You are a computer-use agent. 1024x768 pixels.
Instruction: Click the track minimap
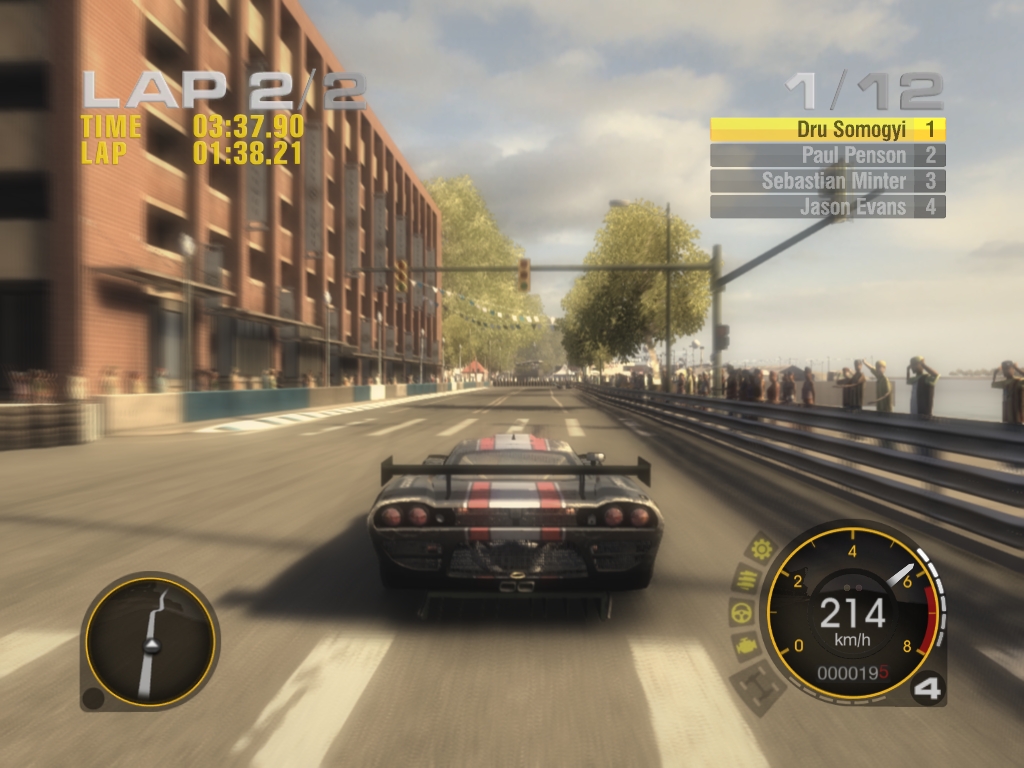click(150, 642)
